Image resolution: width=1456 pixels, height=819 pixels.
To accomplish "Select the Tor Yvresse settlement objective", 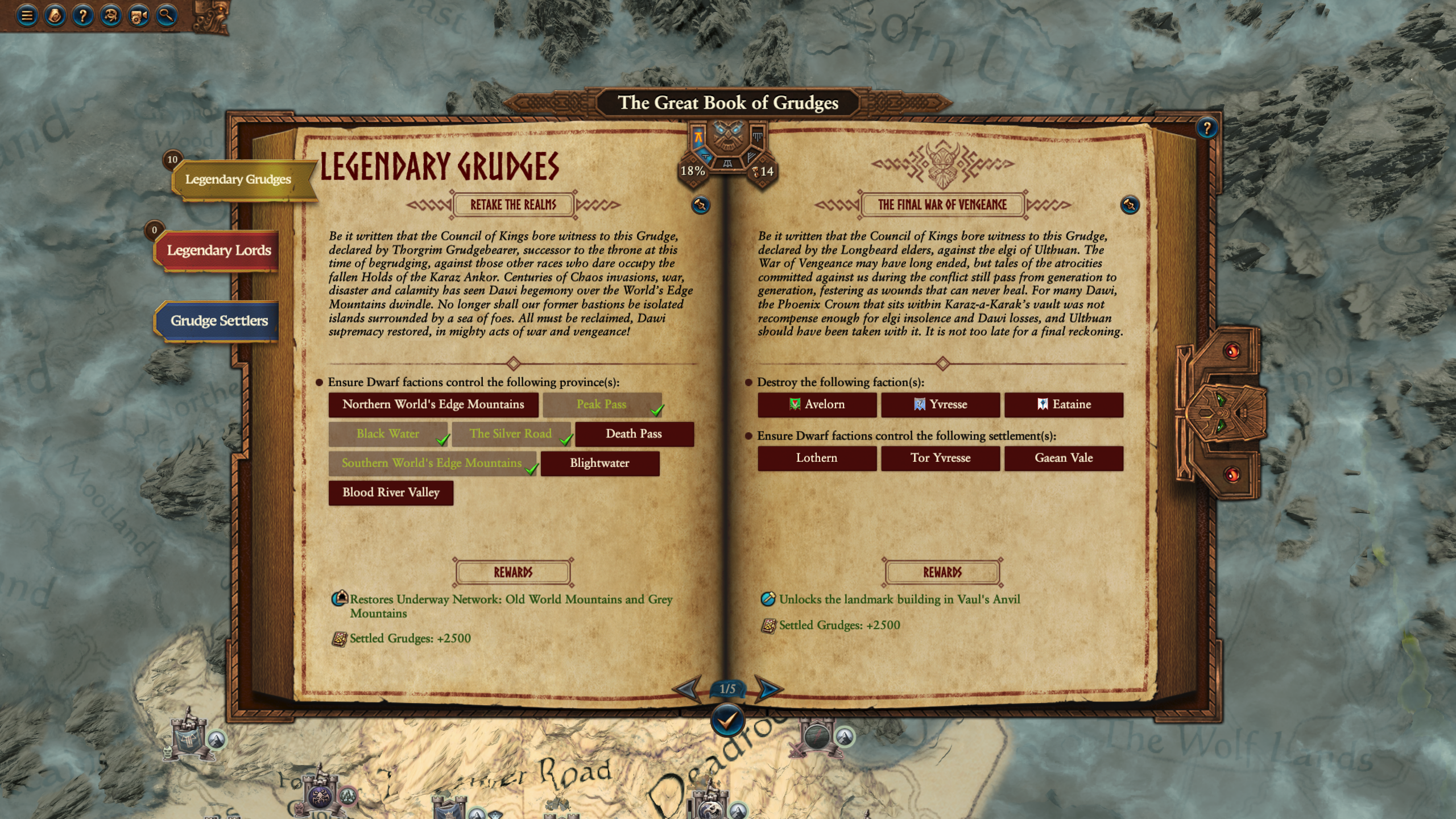I will [940, 458].
